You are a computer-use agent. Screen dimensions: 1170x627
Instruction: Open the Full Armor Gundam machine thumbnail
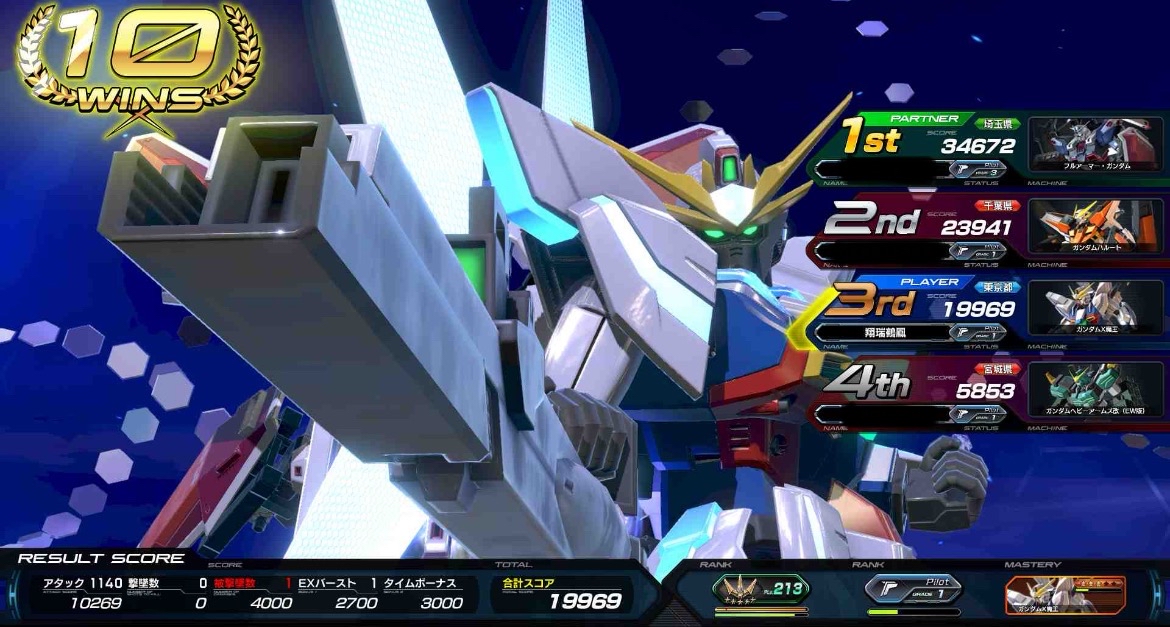coord(1096,143)
